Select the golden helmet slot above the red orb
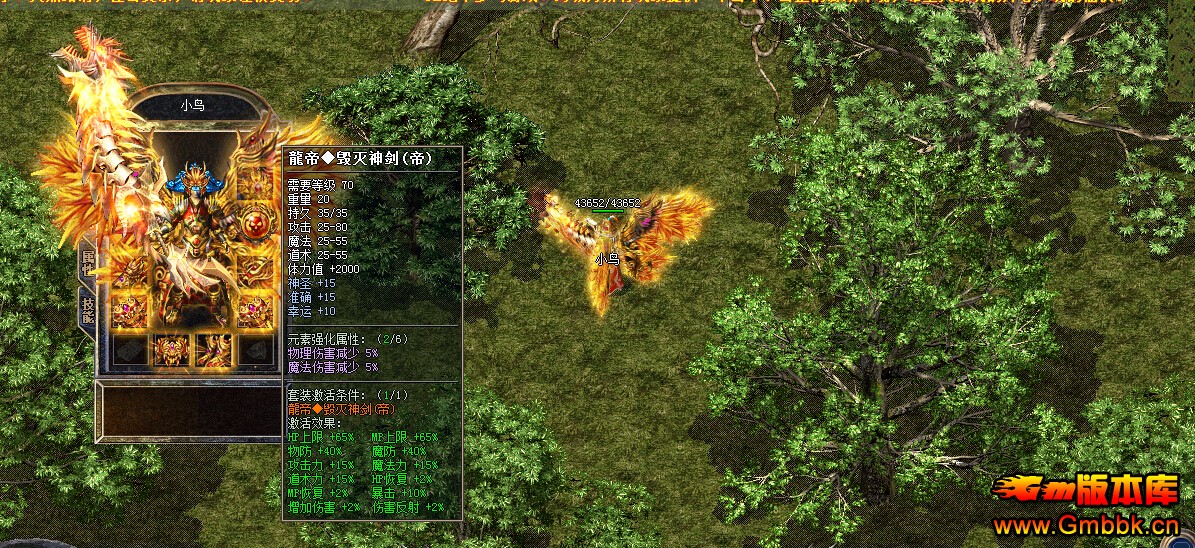The width and height of the screenshot is (1195, 548). [255, 183]
